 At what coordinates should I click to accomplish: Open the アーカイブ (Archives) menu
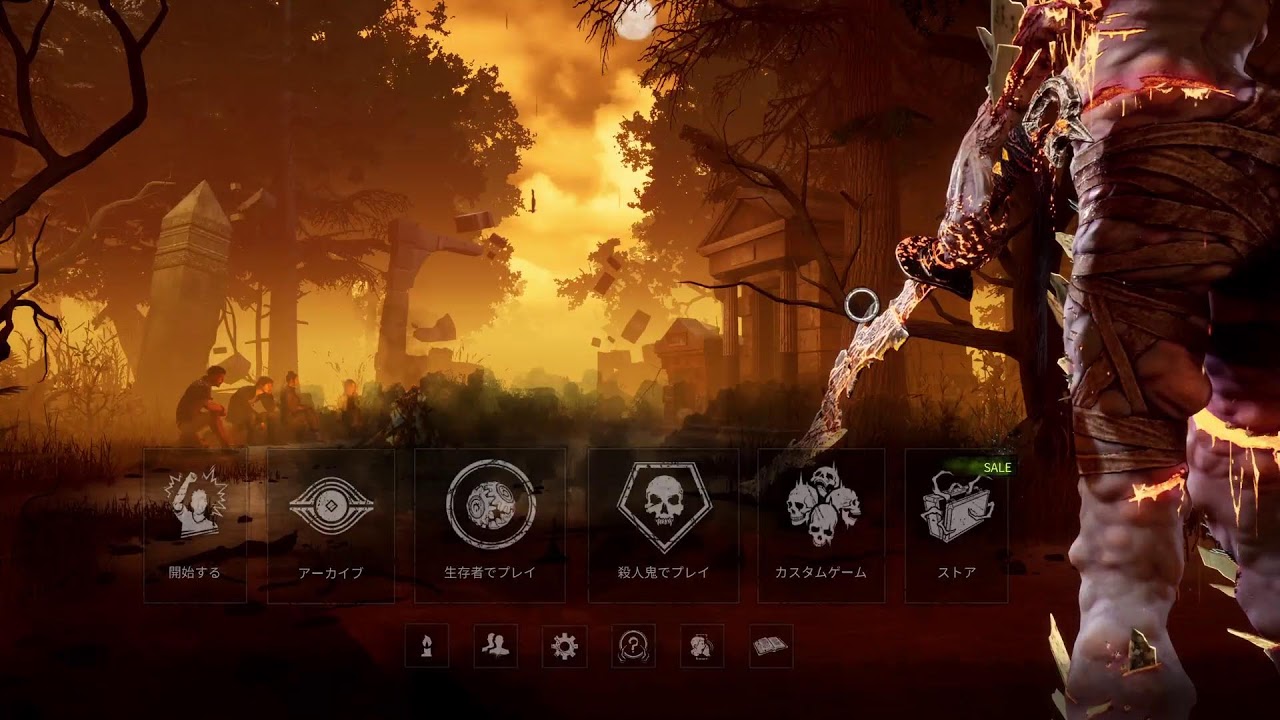(331, 525)
